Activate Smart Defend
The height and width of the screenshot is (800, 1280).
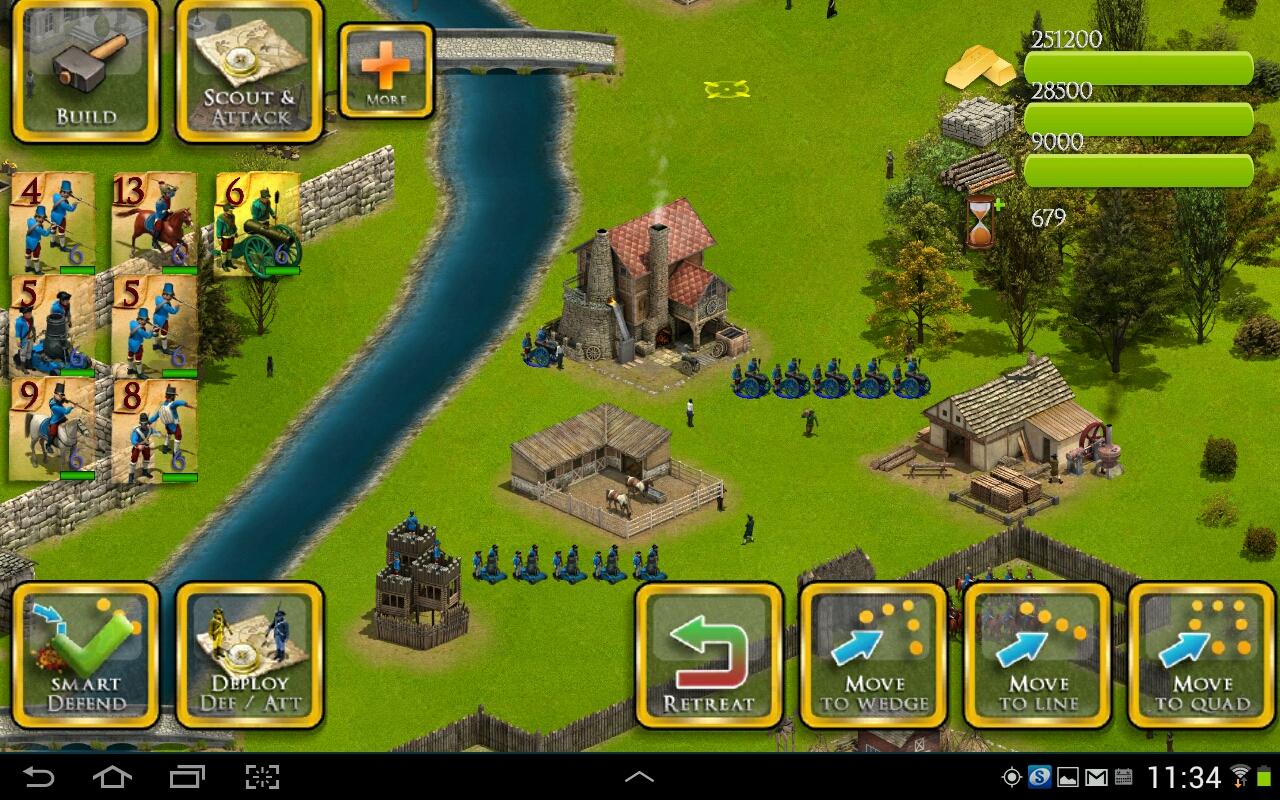click(85, 655)
